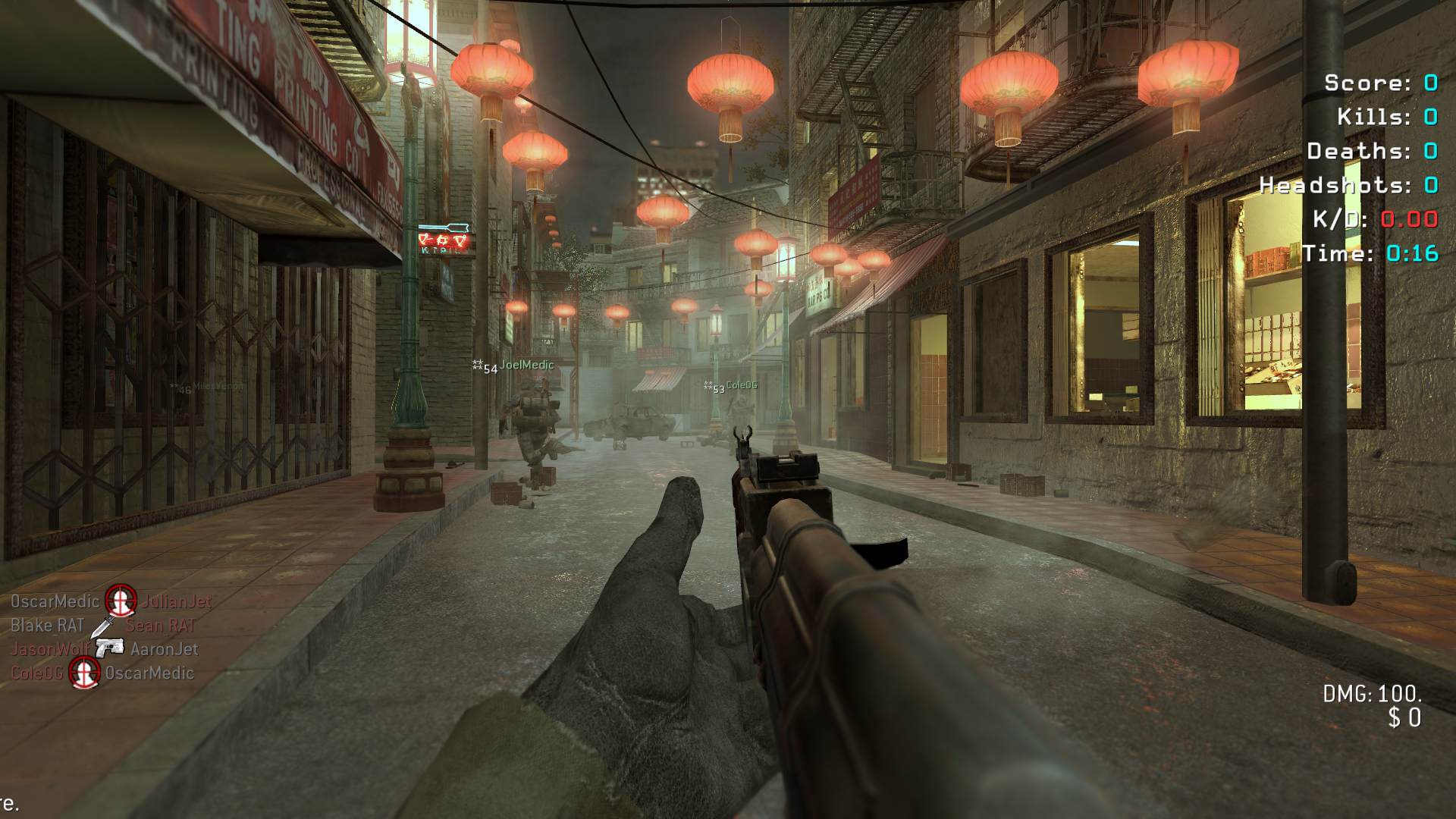Select the pistol icon beside AaronJet
1456x819 pixels.
110,648
